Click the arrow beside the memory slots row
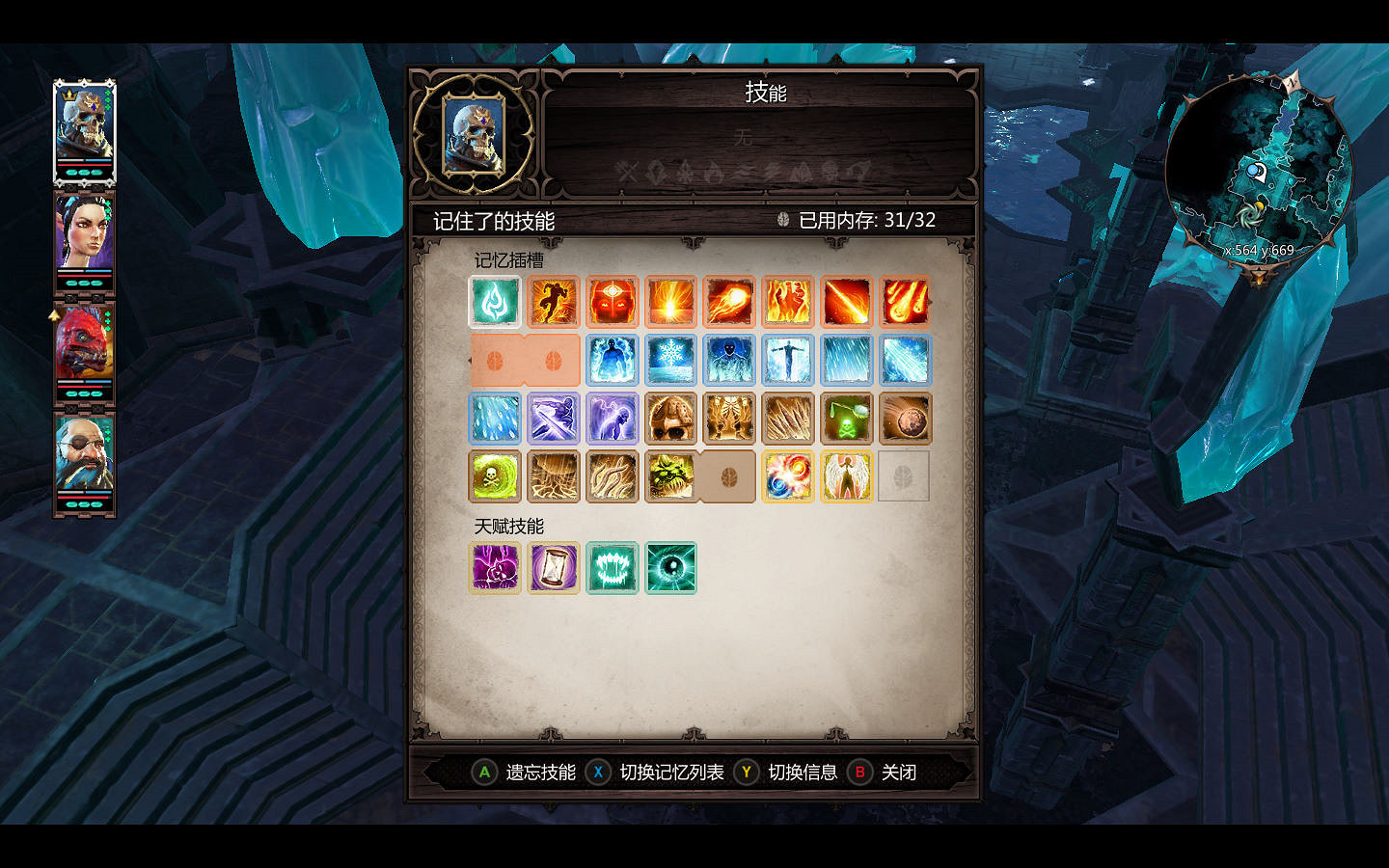 click(470, 360)
